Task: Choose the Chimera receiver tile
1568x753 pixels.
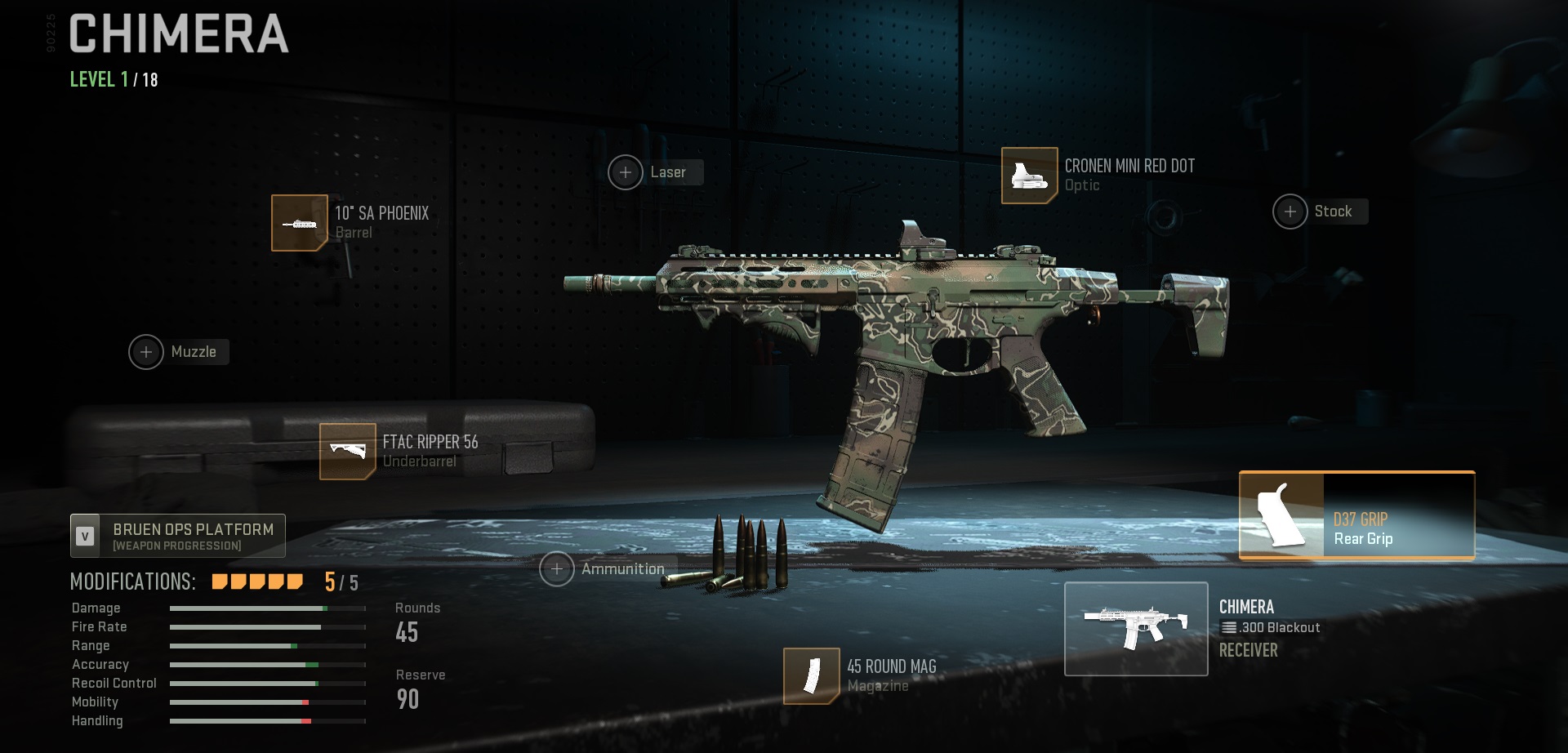Action: pos(1136,629)
